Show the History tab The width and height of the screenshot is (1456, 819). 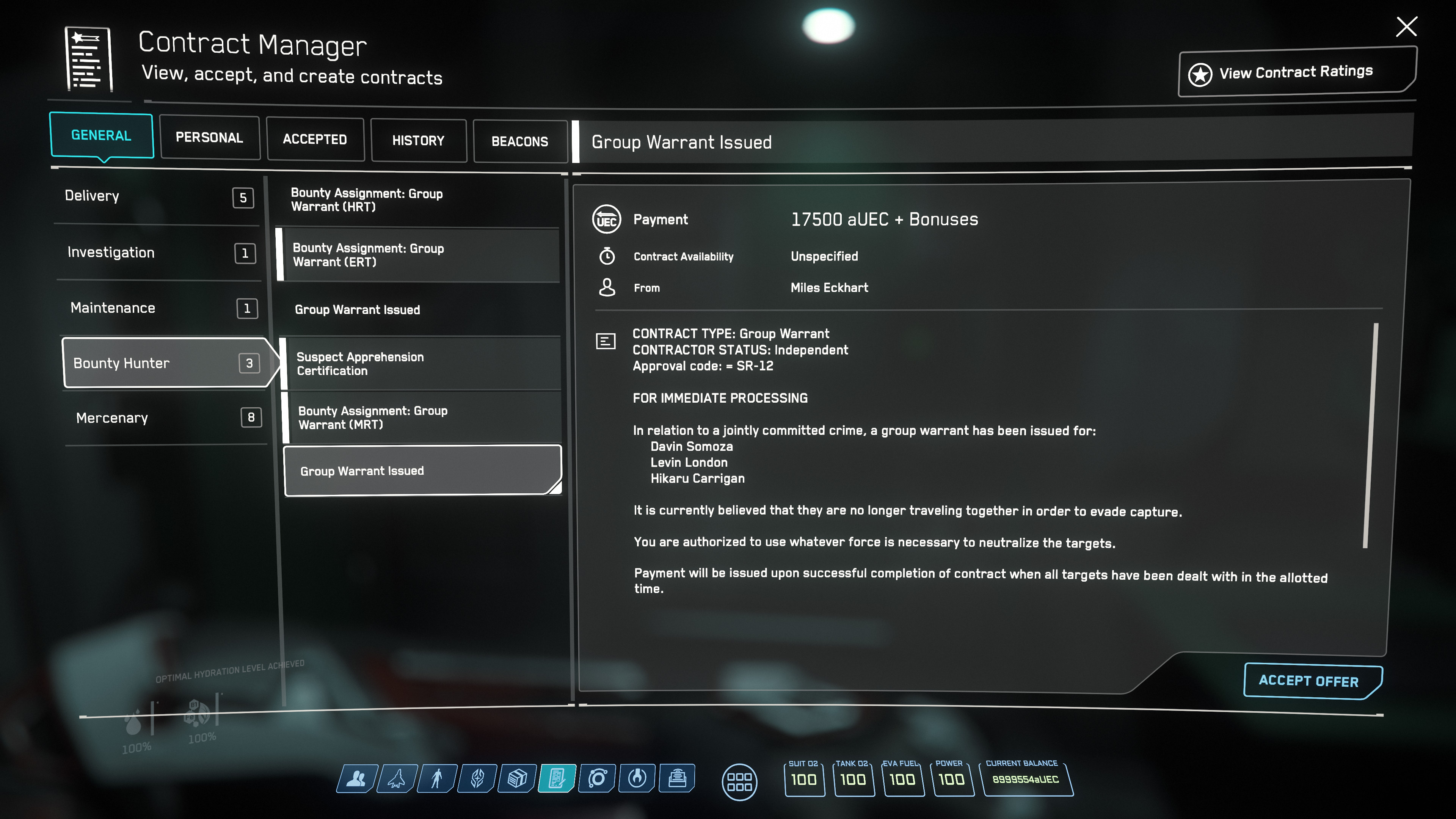(418, 141)
